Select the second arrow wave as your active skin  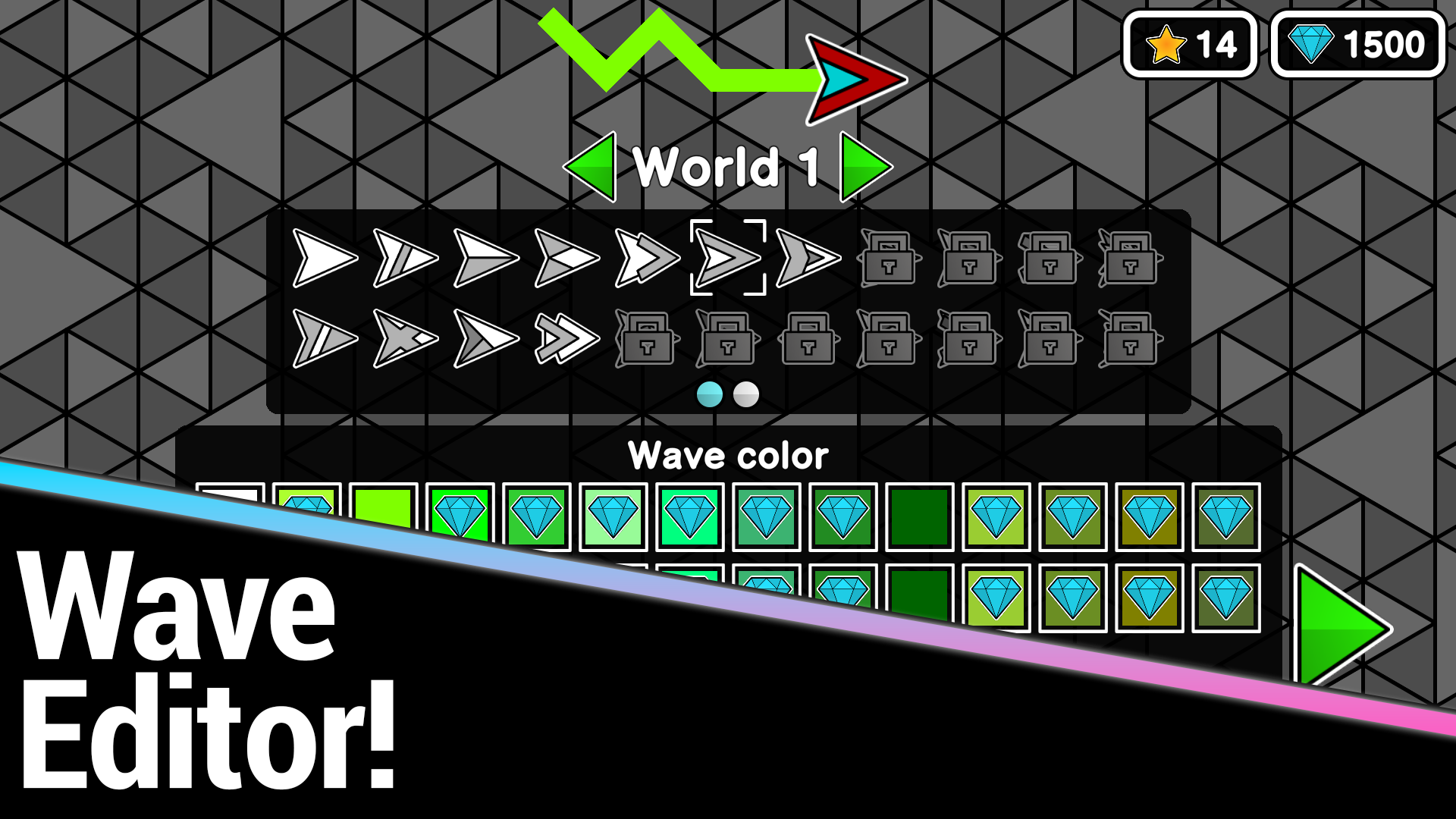407,258
